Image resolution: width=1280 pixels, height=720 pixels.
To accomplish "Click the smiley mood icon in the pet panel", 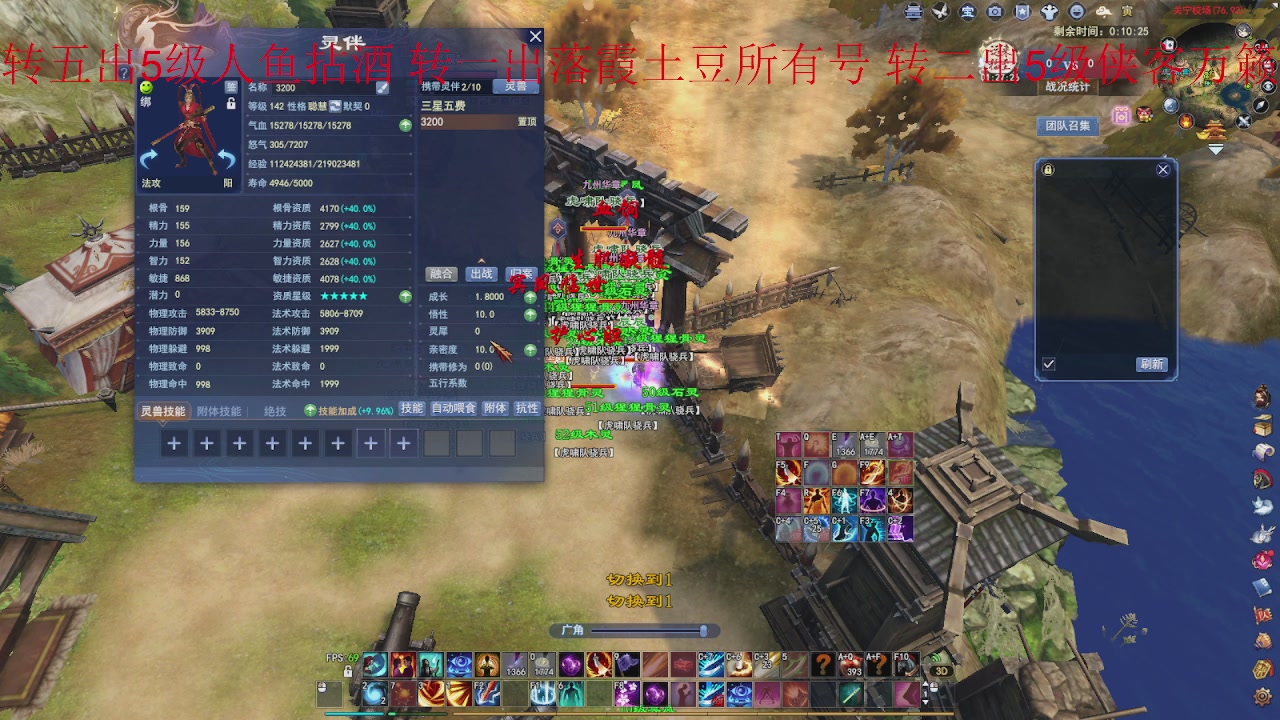I will click(x=146, y=88).
